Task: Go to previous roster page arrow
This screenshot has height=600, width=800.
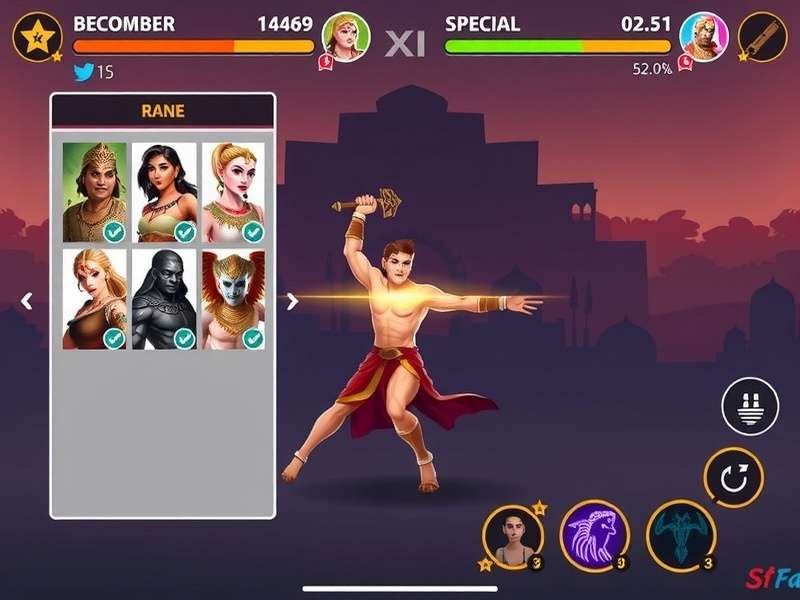Action: [28, 300]
